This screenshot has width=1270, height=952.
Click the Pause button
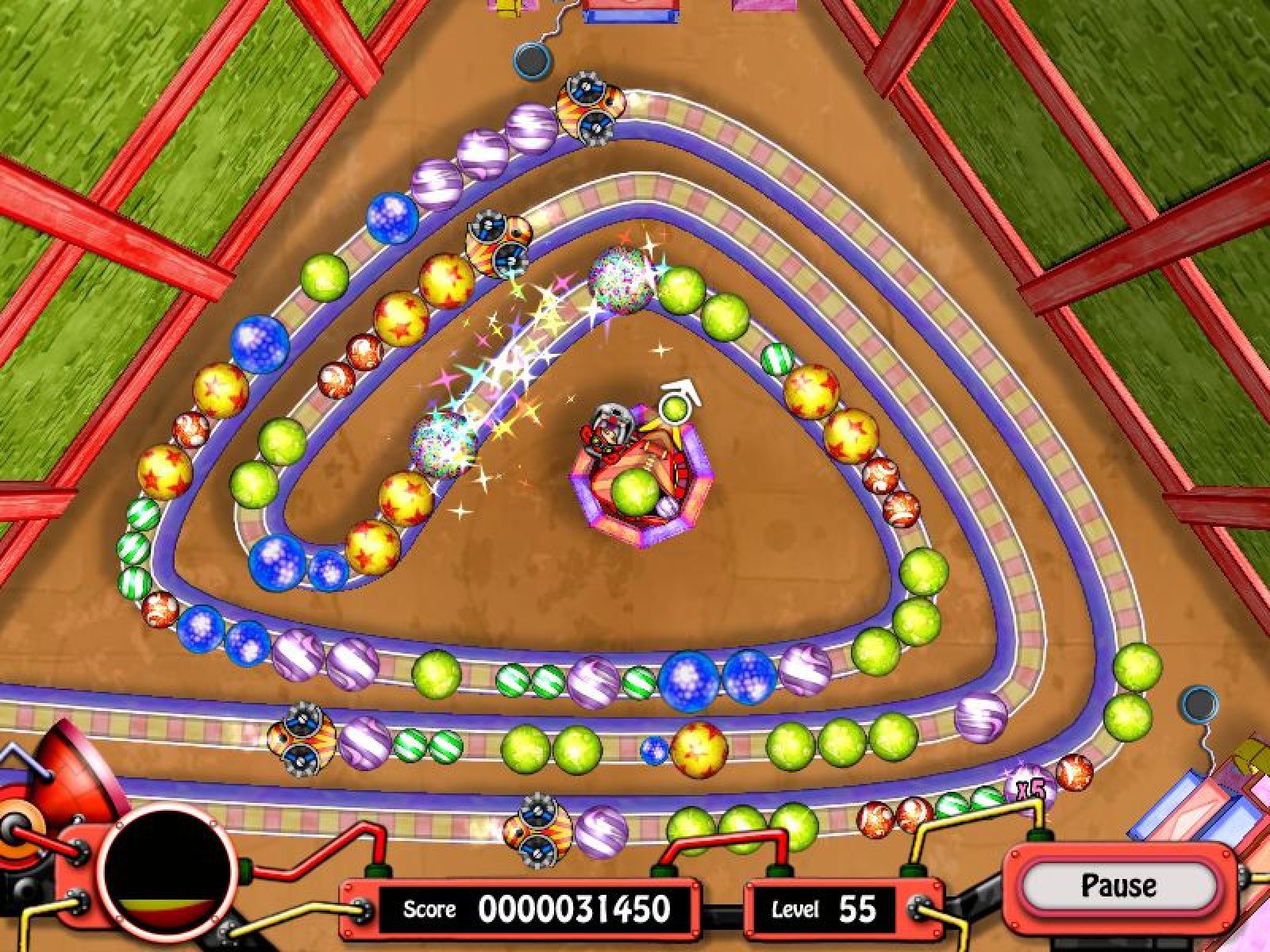[1118, 885]
